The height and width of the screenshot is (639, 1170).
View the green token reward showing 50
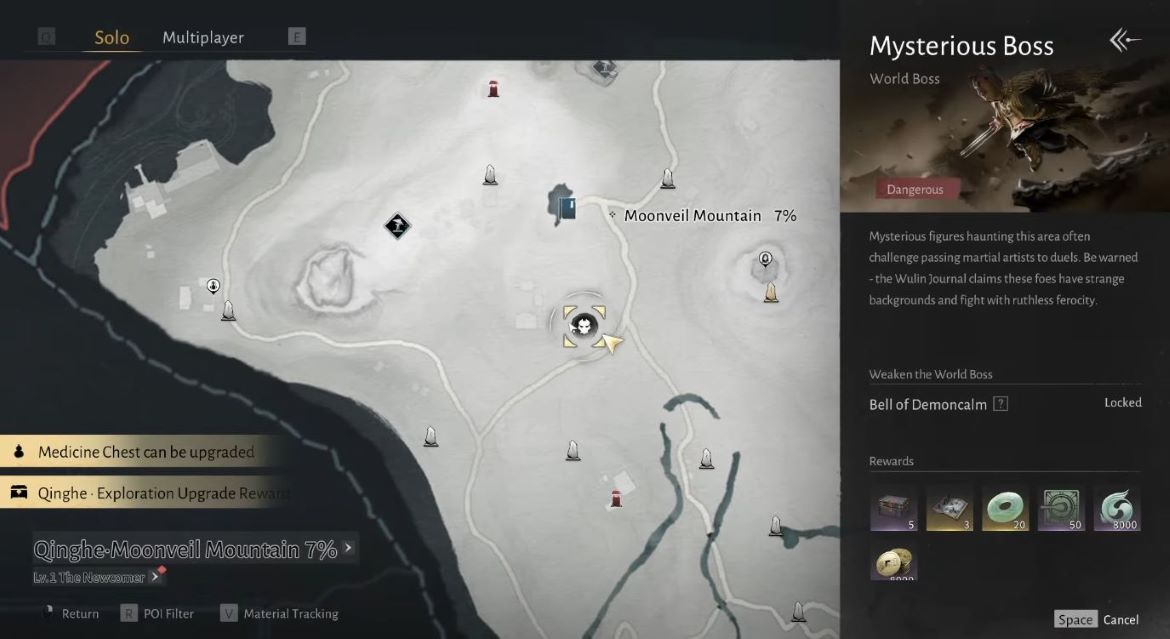[1061, 508]
